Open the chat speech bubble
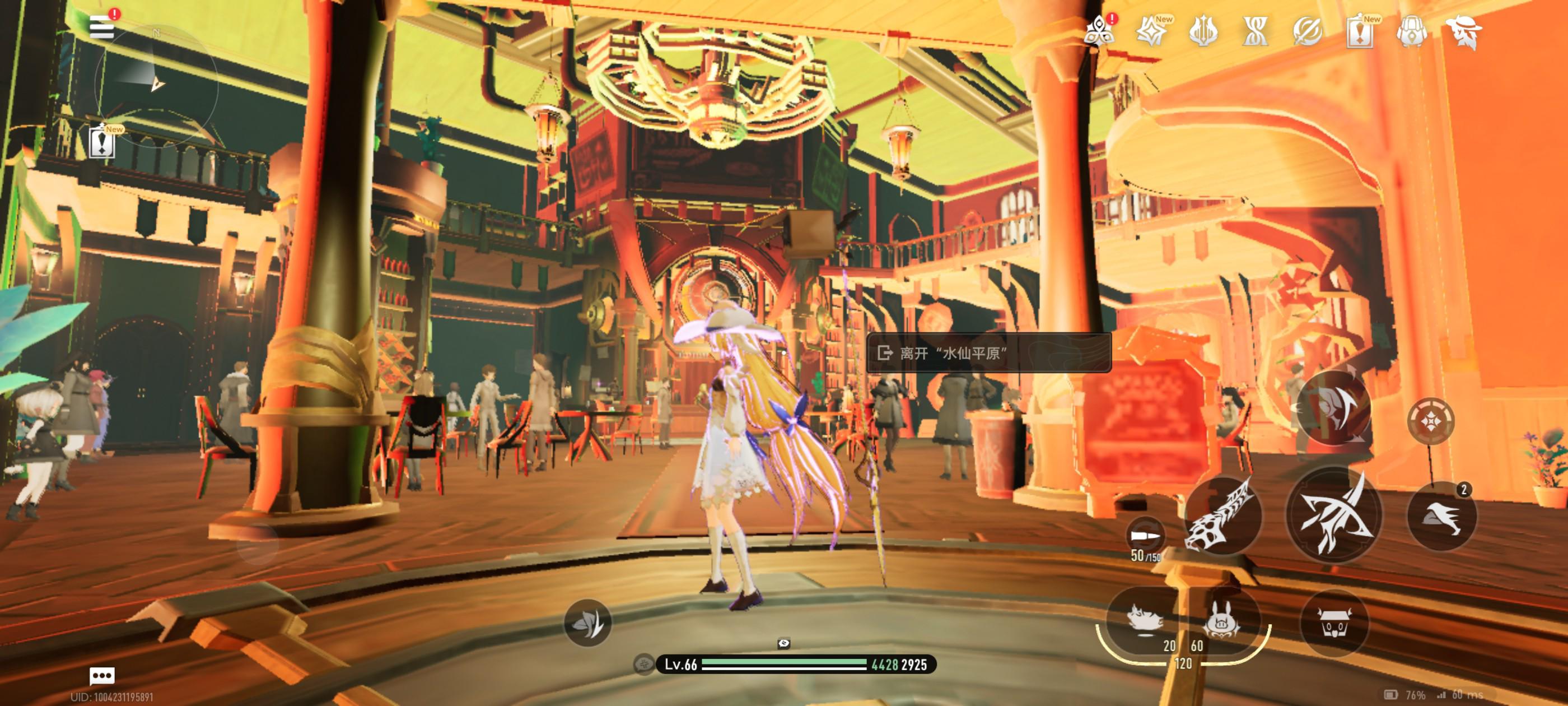This screenshot has height=706, width=1568. 102,676
